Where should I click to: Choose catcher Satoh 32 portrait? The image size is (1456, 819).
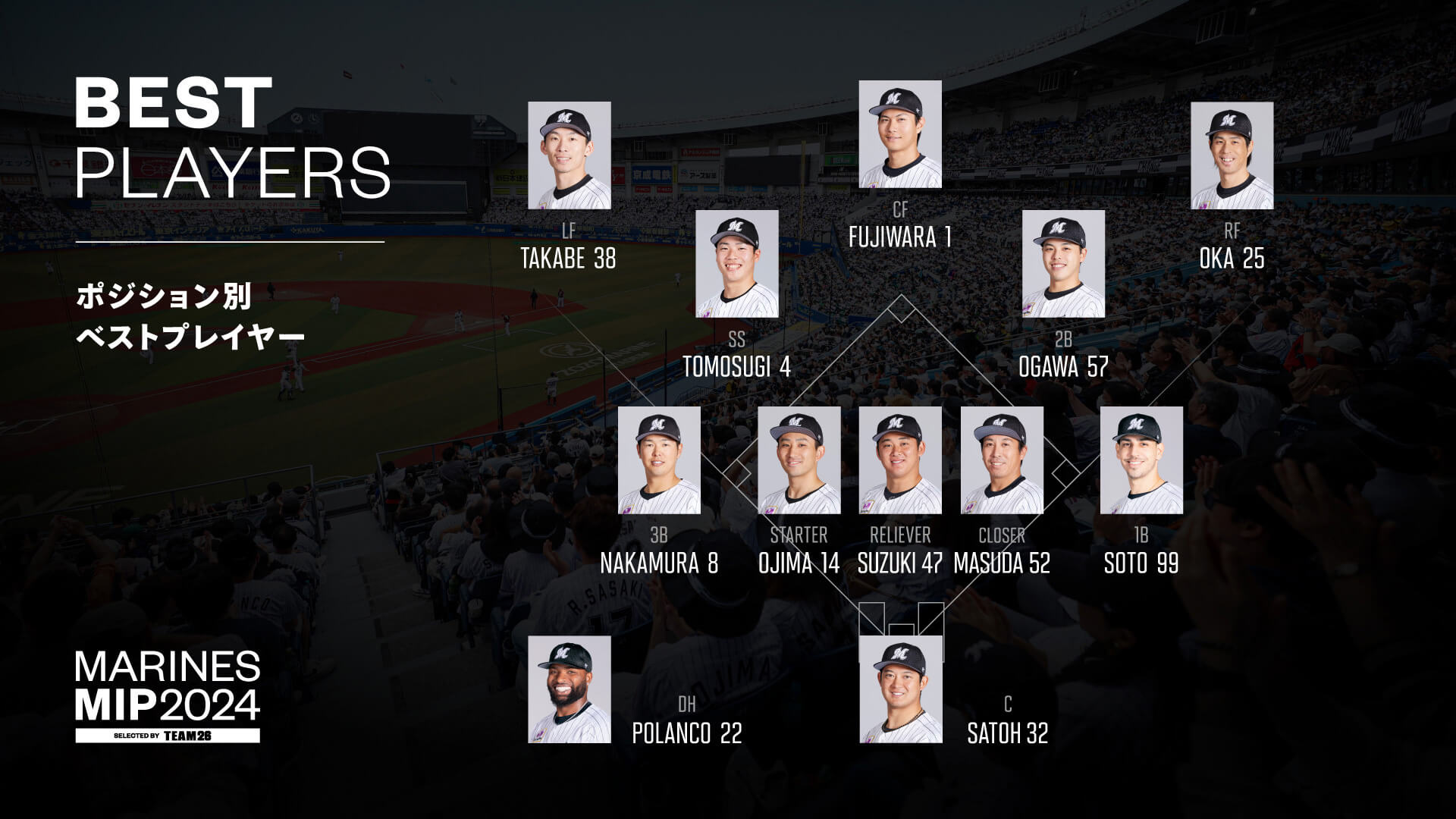(x=900, y=689)
